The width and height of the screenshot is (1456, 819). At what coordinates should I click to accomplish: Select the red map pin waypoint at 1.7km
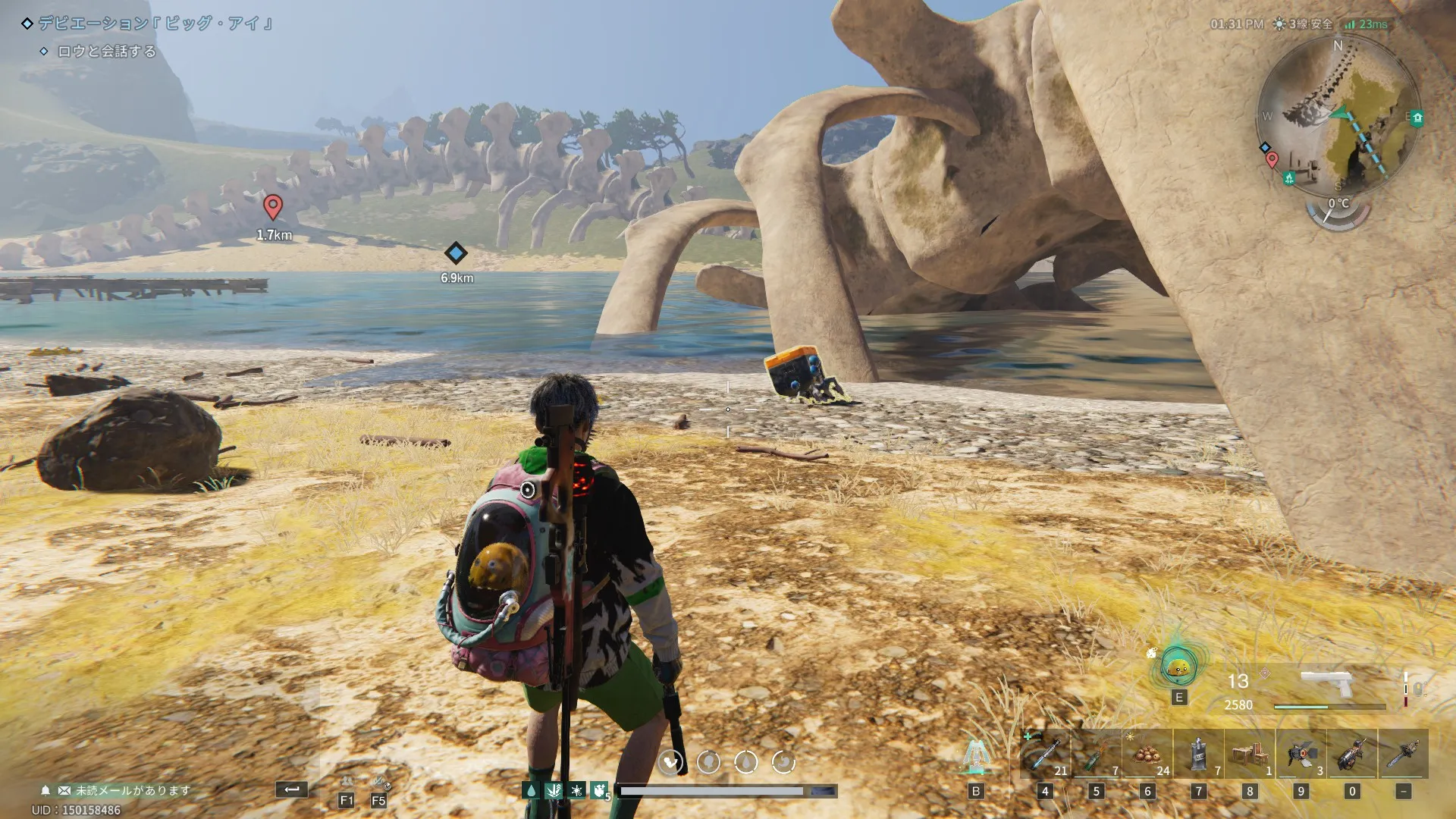[273, 206]
